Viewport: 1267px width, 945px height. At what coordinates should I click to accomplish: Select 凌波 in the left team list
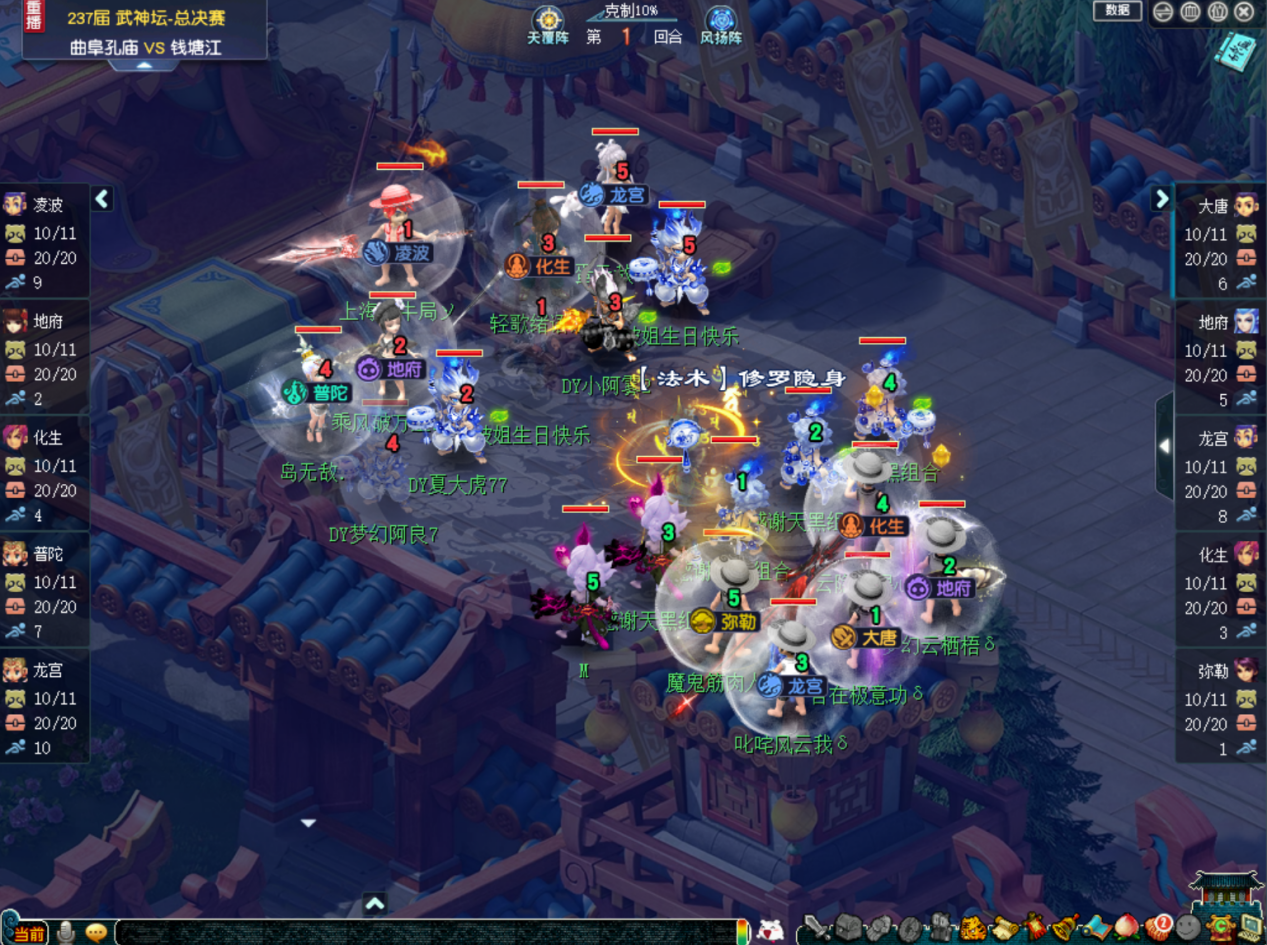(45, 205)
